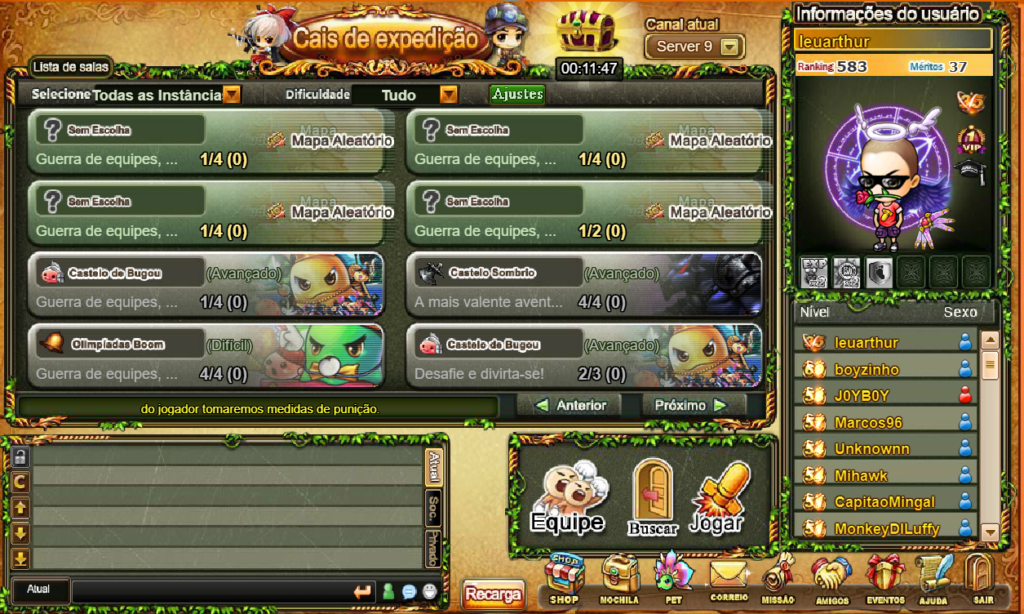Open the Amigos friends list
This screenshot has height=614, width=1024.
(830, 578)
